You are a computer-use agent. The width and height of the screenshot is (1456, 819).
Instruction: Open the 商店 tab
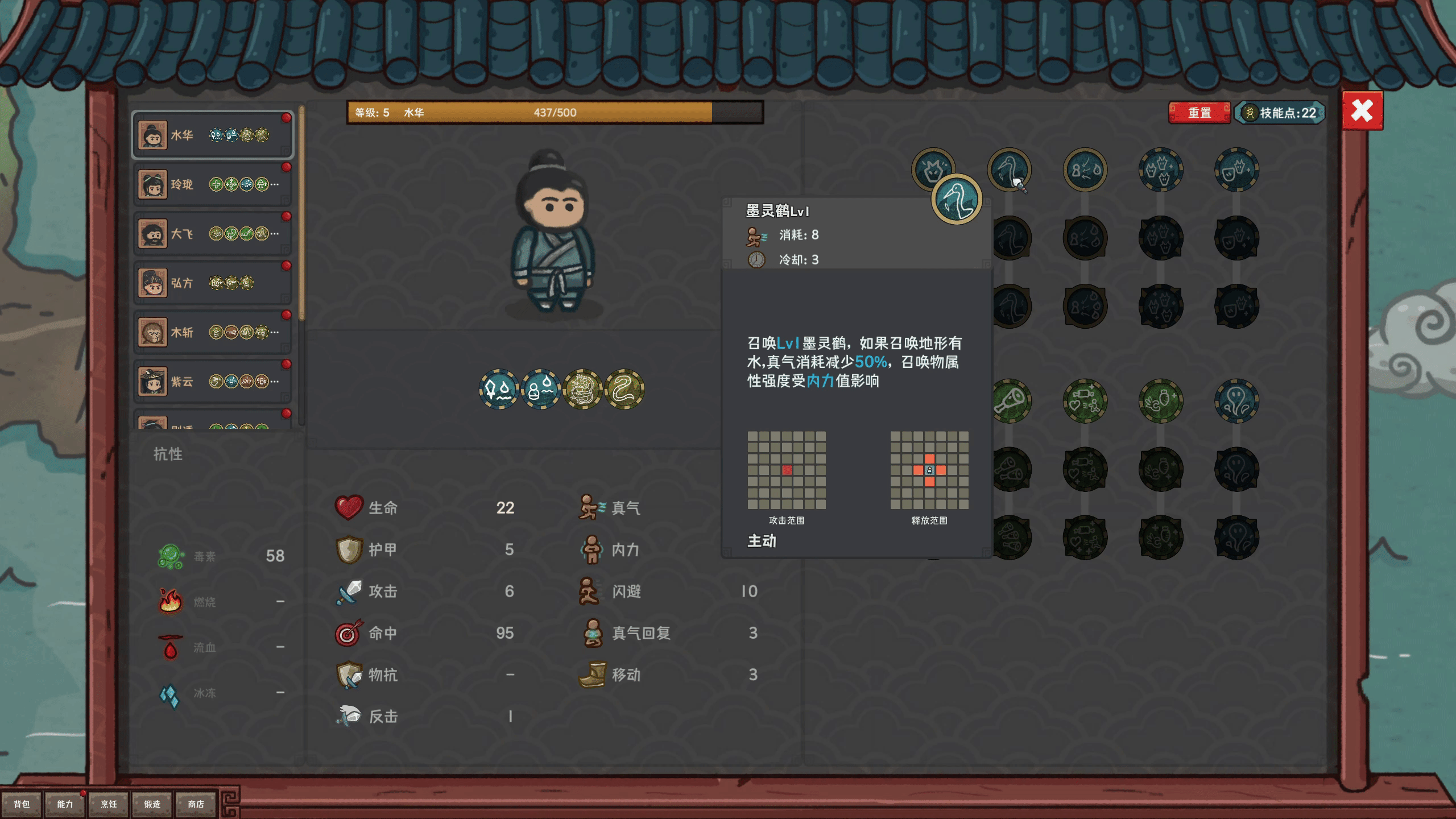(196, 804)
